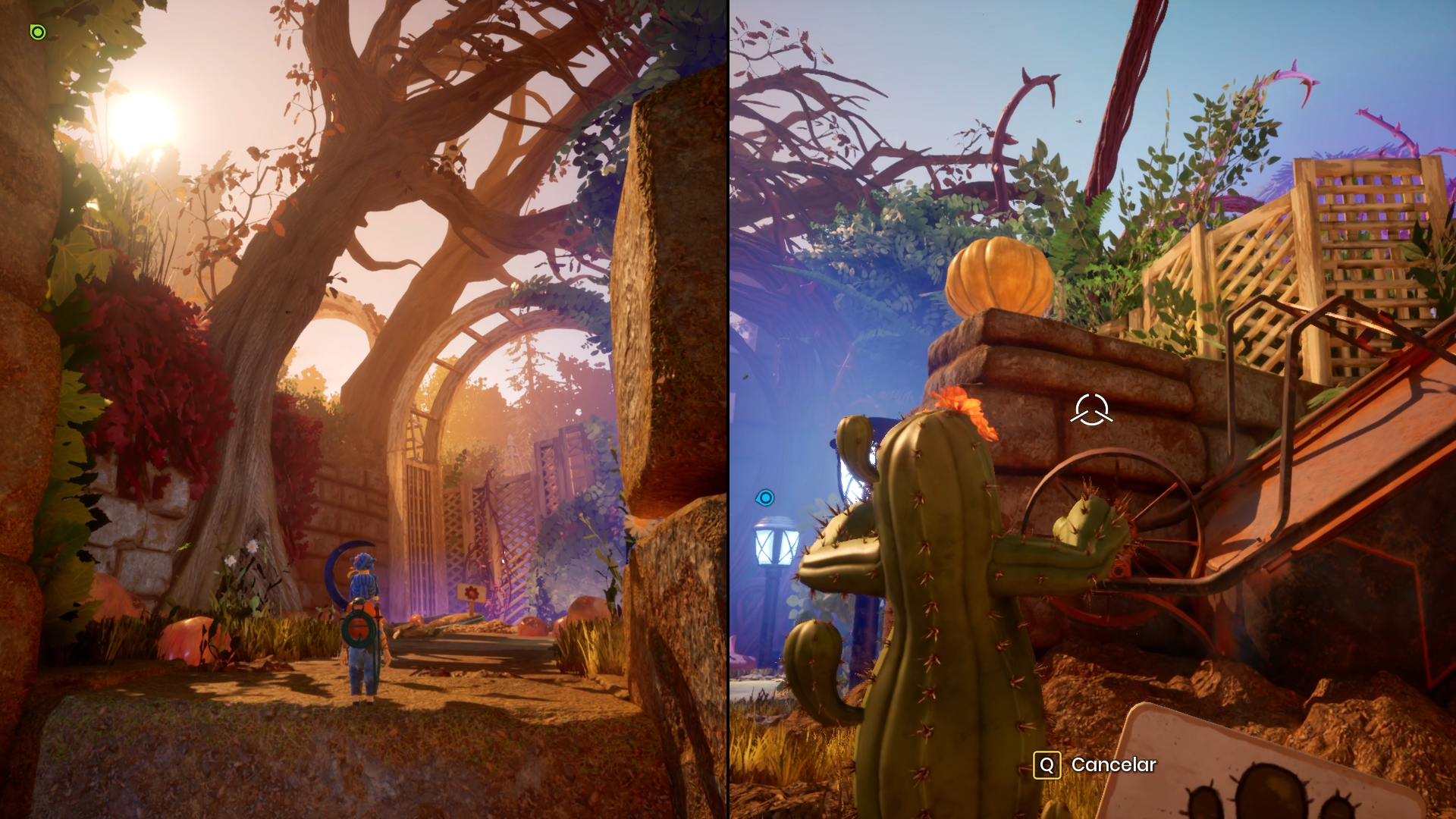Click the green player marker icon

(38, 32)
